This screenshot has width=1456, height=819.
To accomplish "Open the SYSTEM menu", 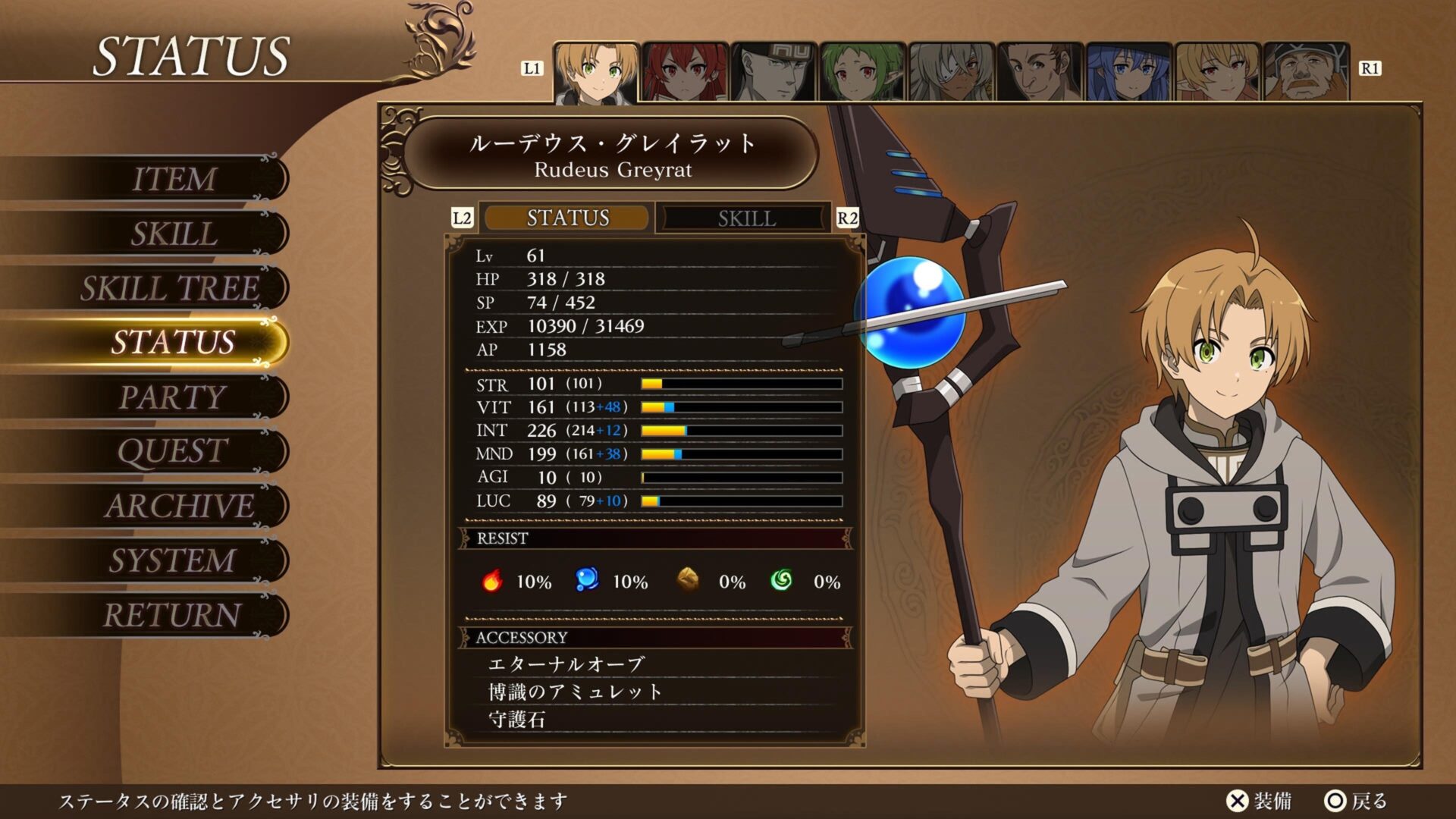I will 173,560.
